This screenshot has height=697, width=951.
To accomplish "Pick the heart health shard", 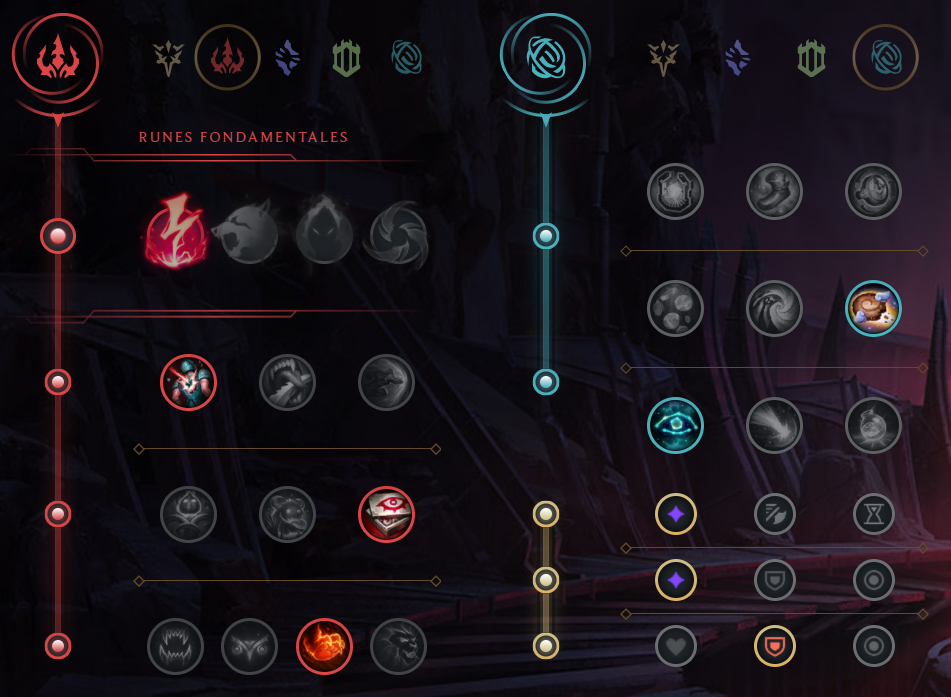I will (675, 645).
